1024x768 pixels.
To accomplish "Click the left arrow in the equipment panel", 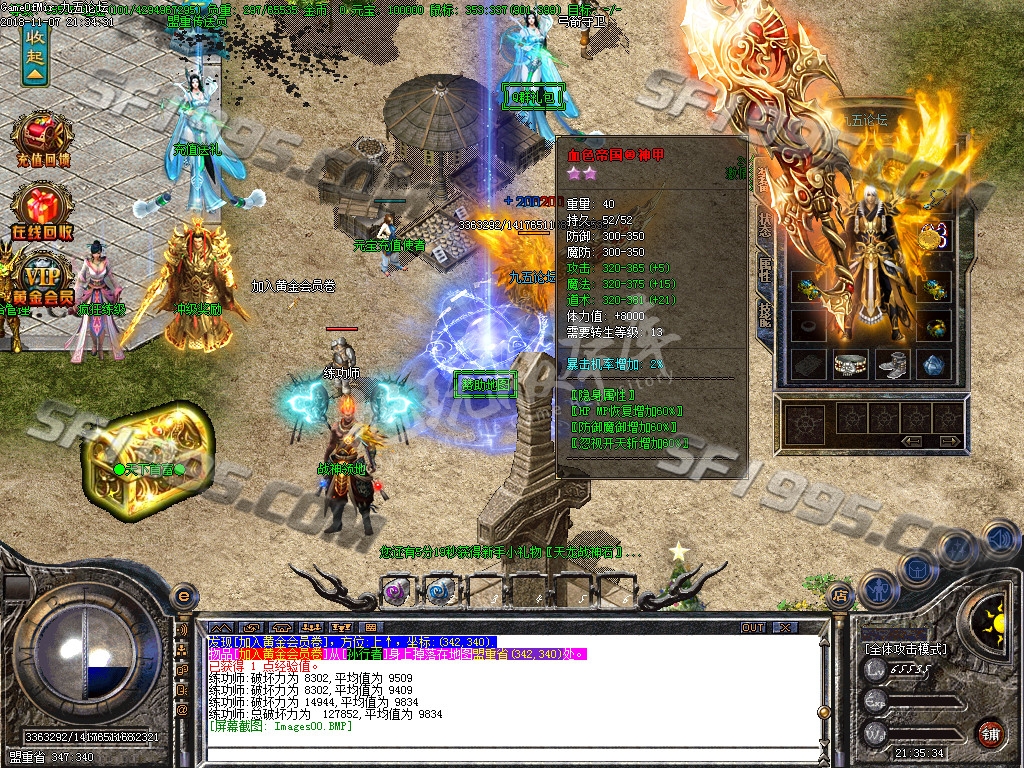I will 912,440.
